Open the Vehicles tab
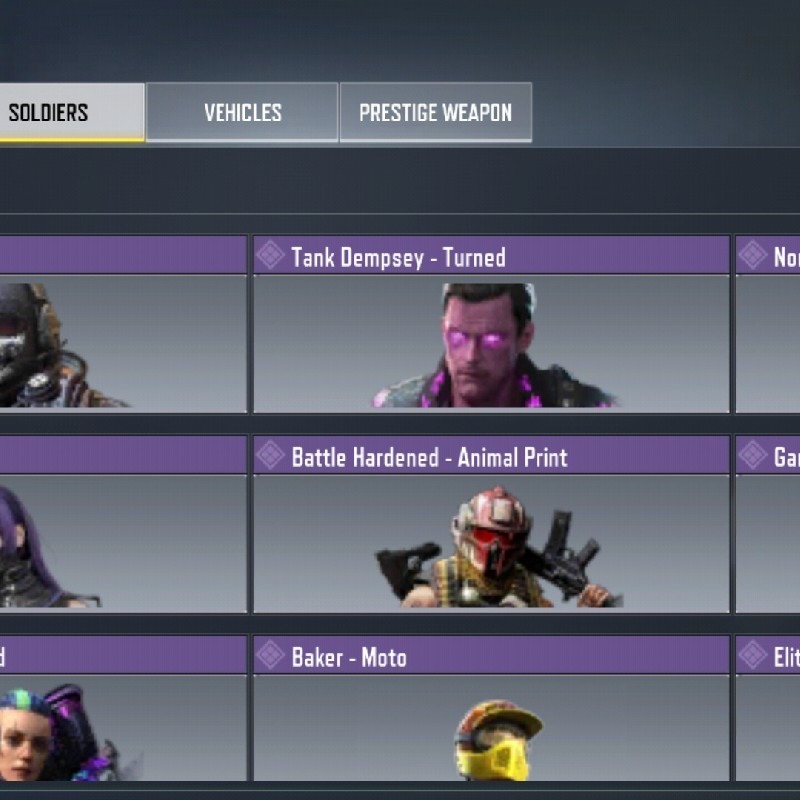This screenshot has width=800, height=800. pos(242,112)
